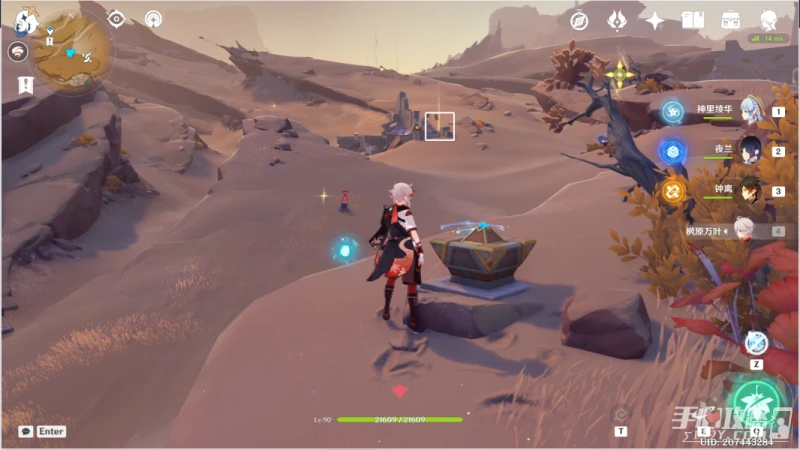Click the swirl icon left of the minimap
Screen dimensions: 800x450
coord(18,52)
